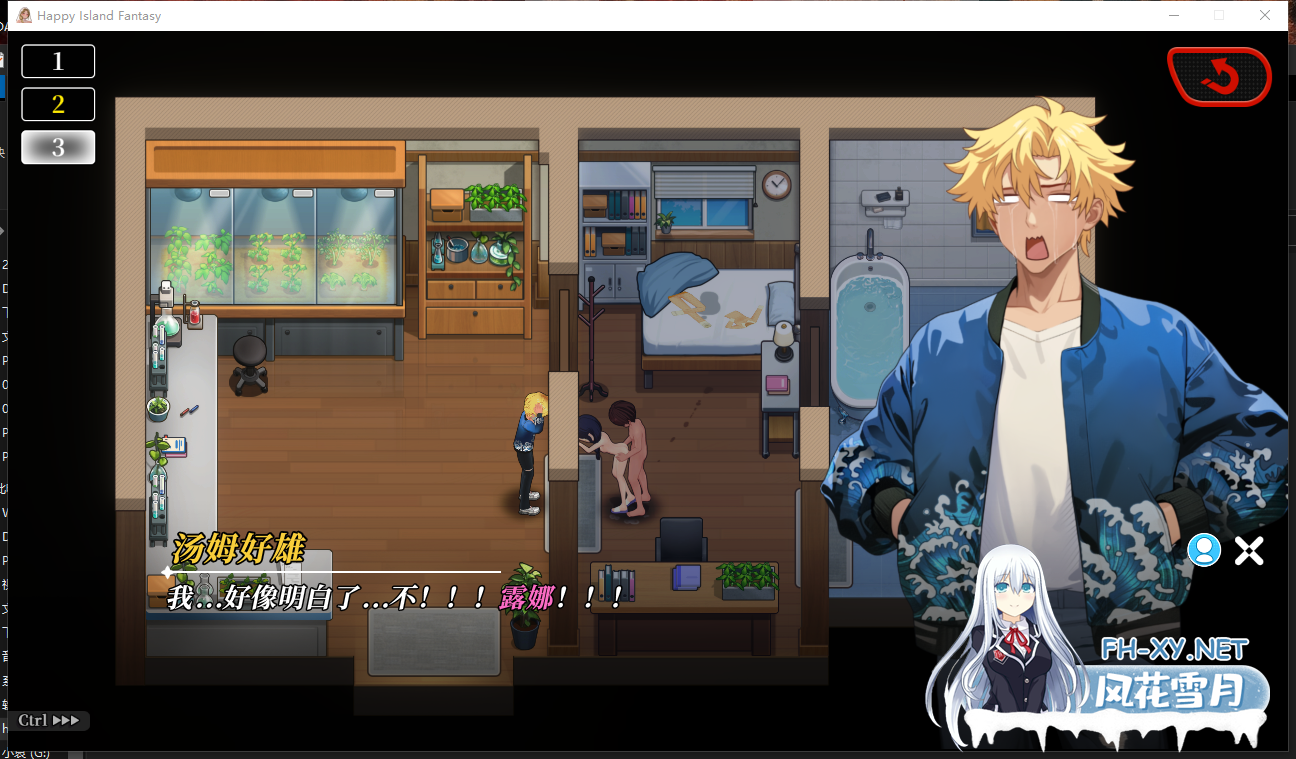
Task: Expand the left-edge panel arrow
Action: (x=4, y=230)
